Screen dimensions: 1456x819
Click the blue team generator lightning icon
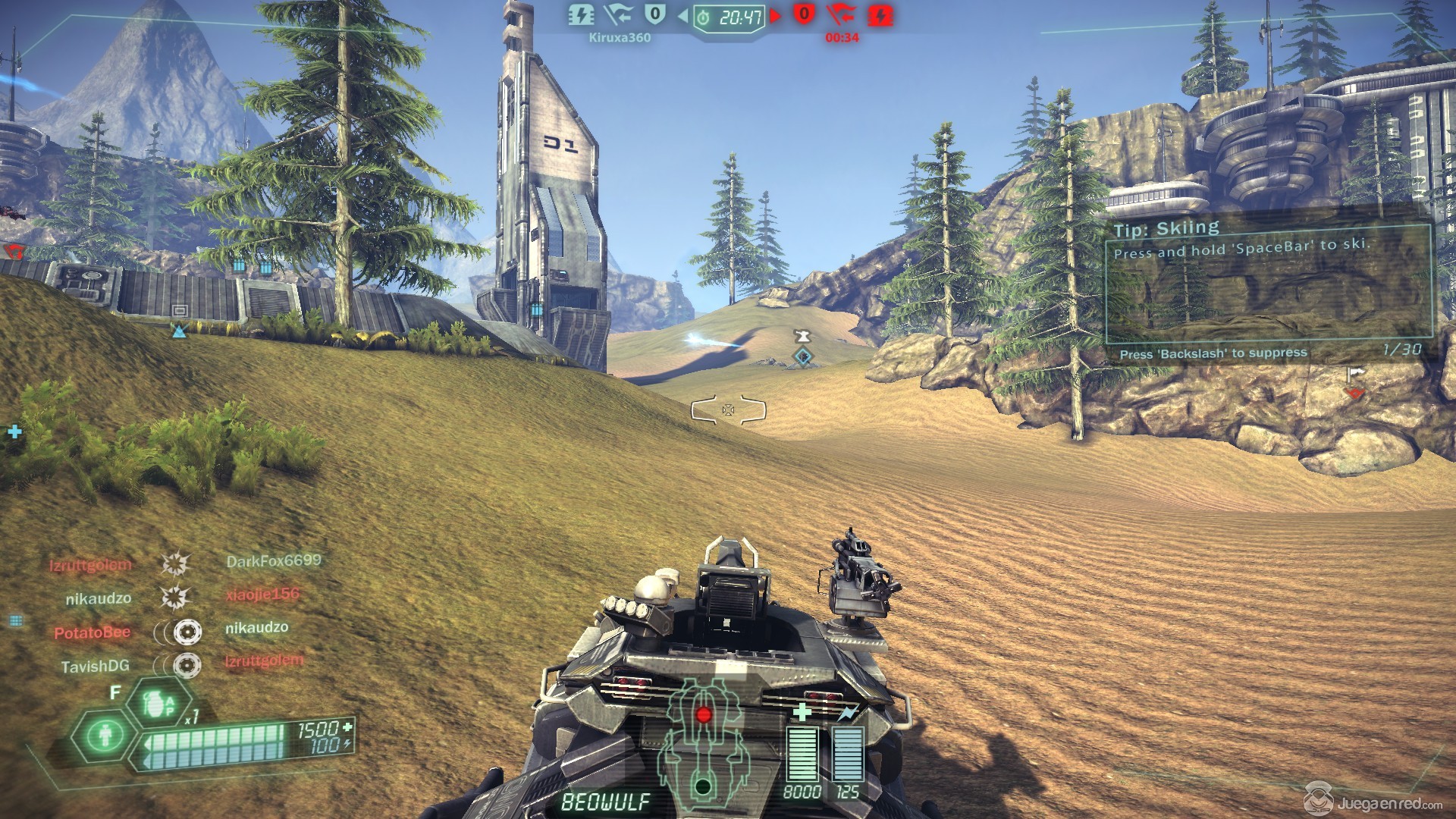pos(582,15)
